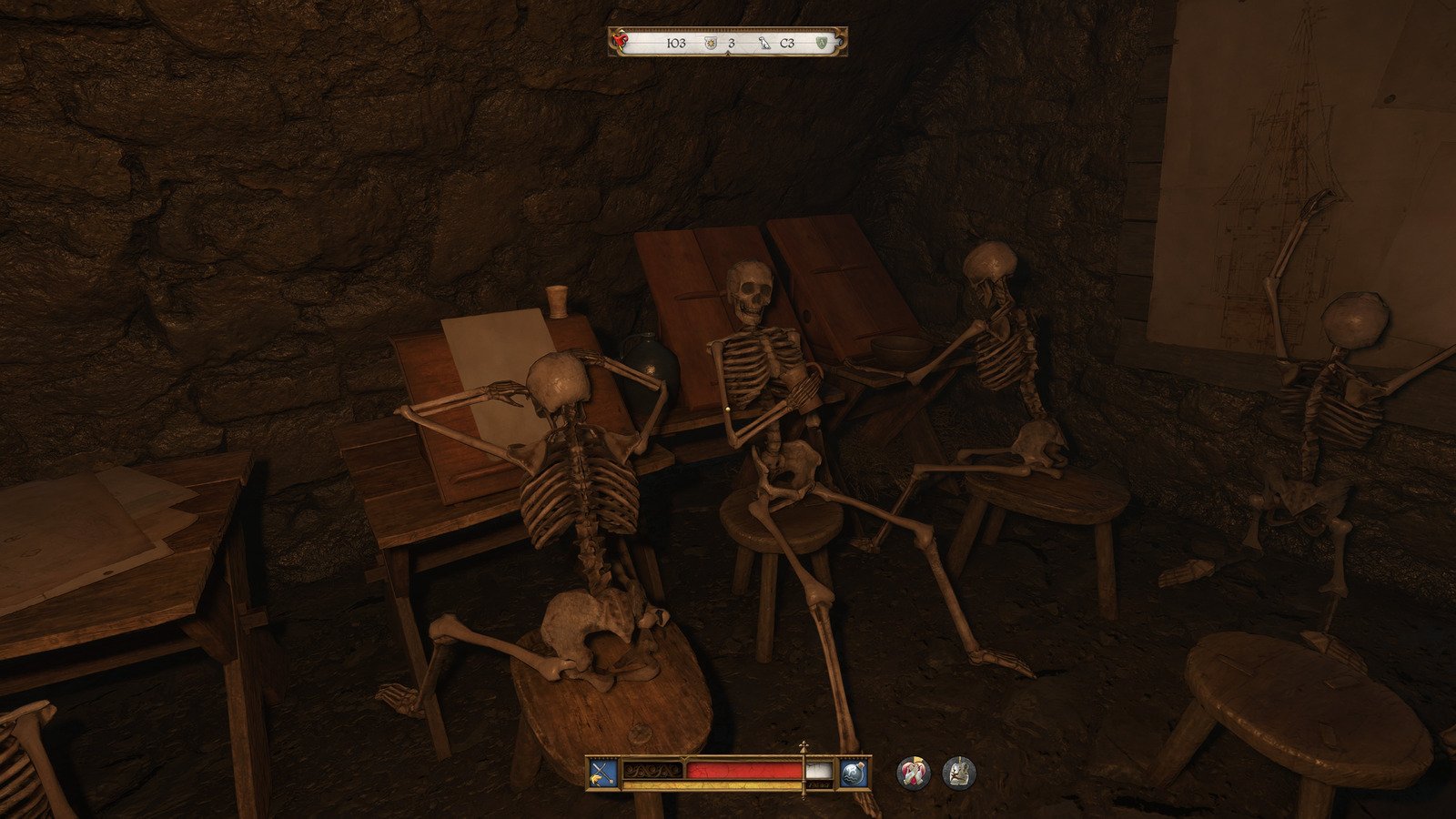Select the dog marker on the compass
Viewport: 1456px width, 819px height.
click(764, 43)
